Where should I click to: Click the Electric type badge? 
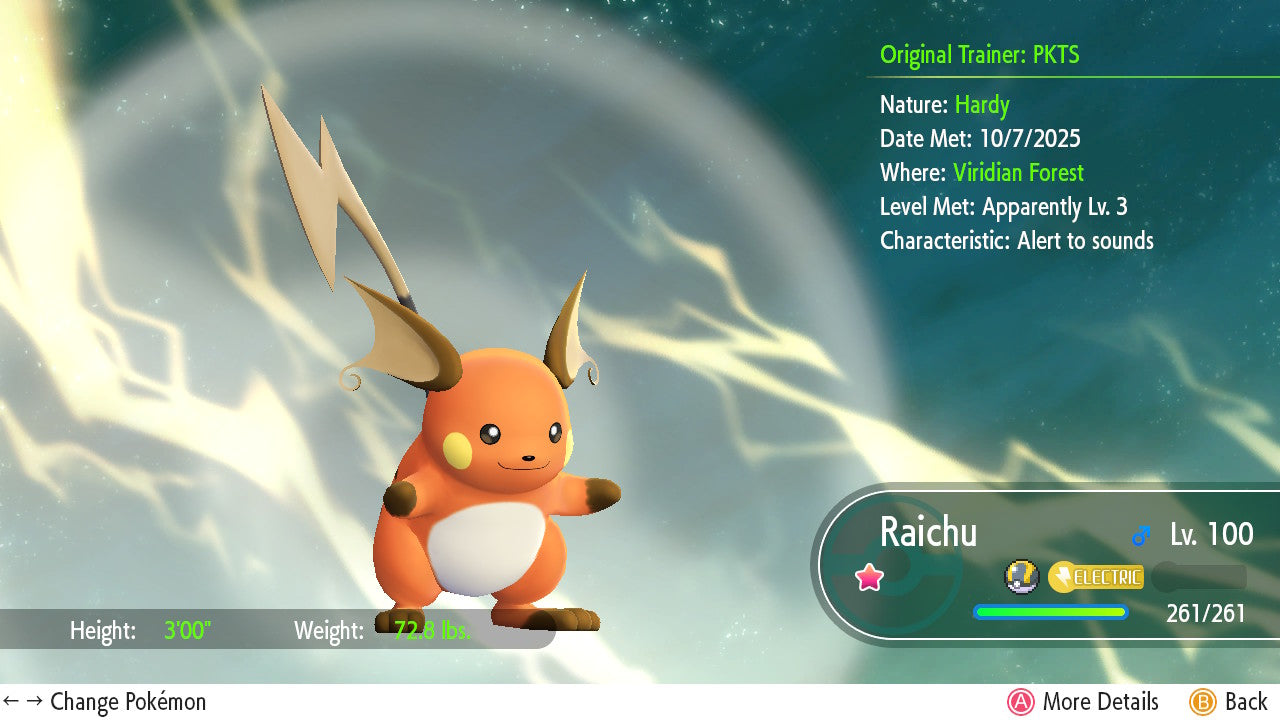(x=1096, y=577)
